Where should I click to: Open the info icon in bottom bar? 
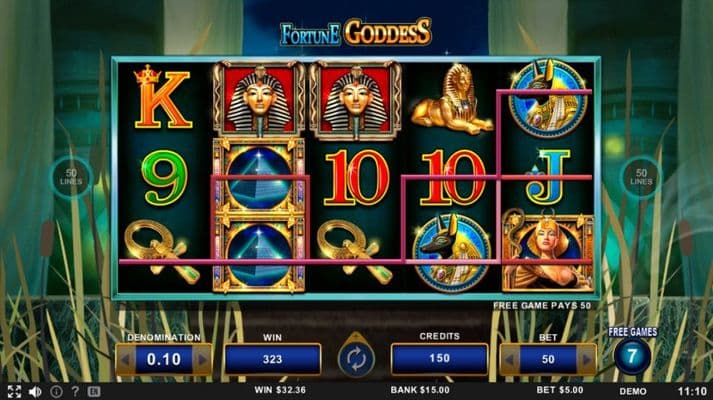(56, 391)
